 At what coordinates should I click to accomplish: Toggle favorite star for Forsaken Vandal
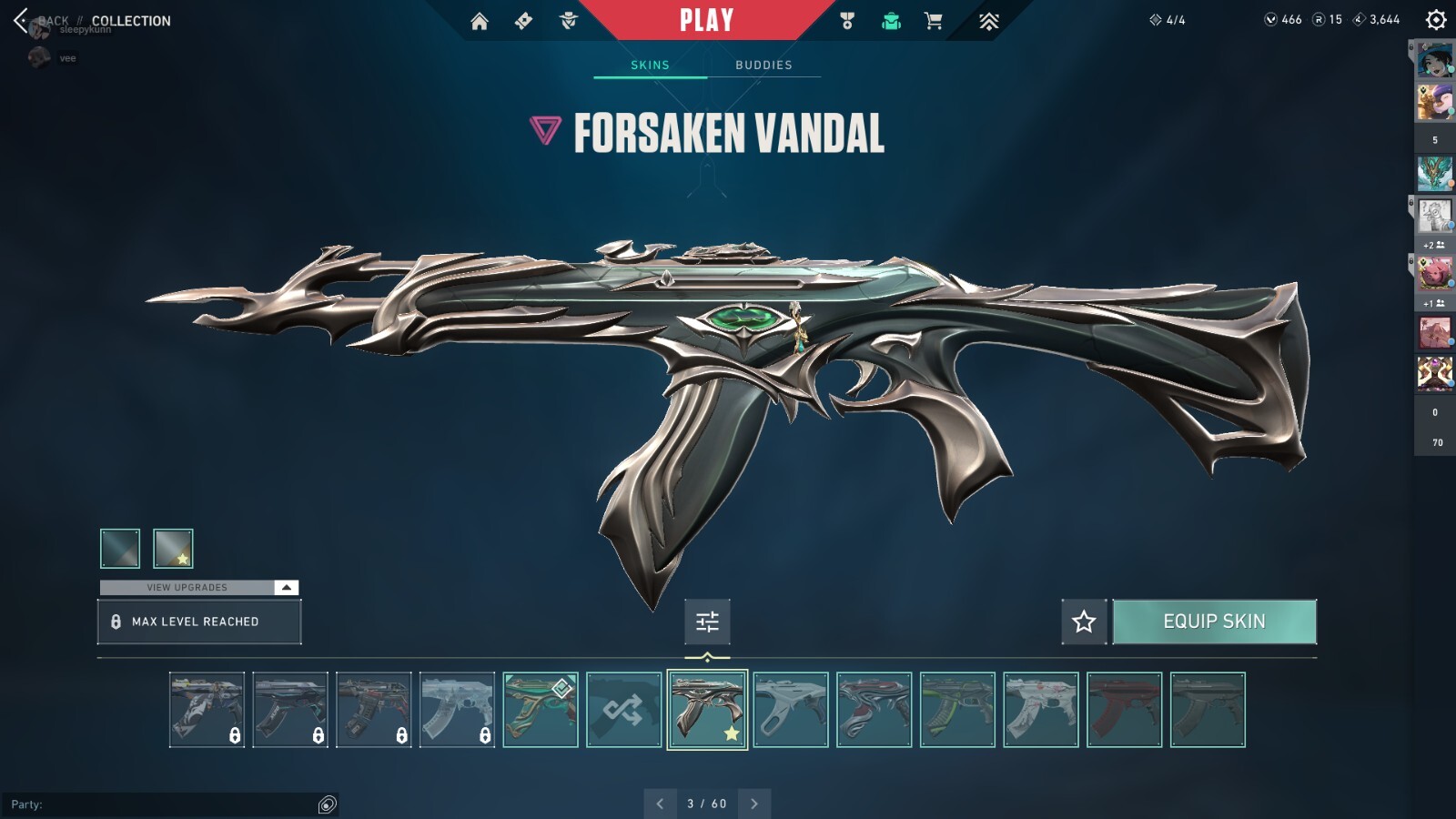[1083, 622]
